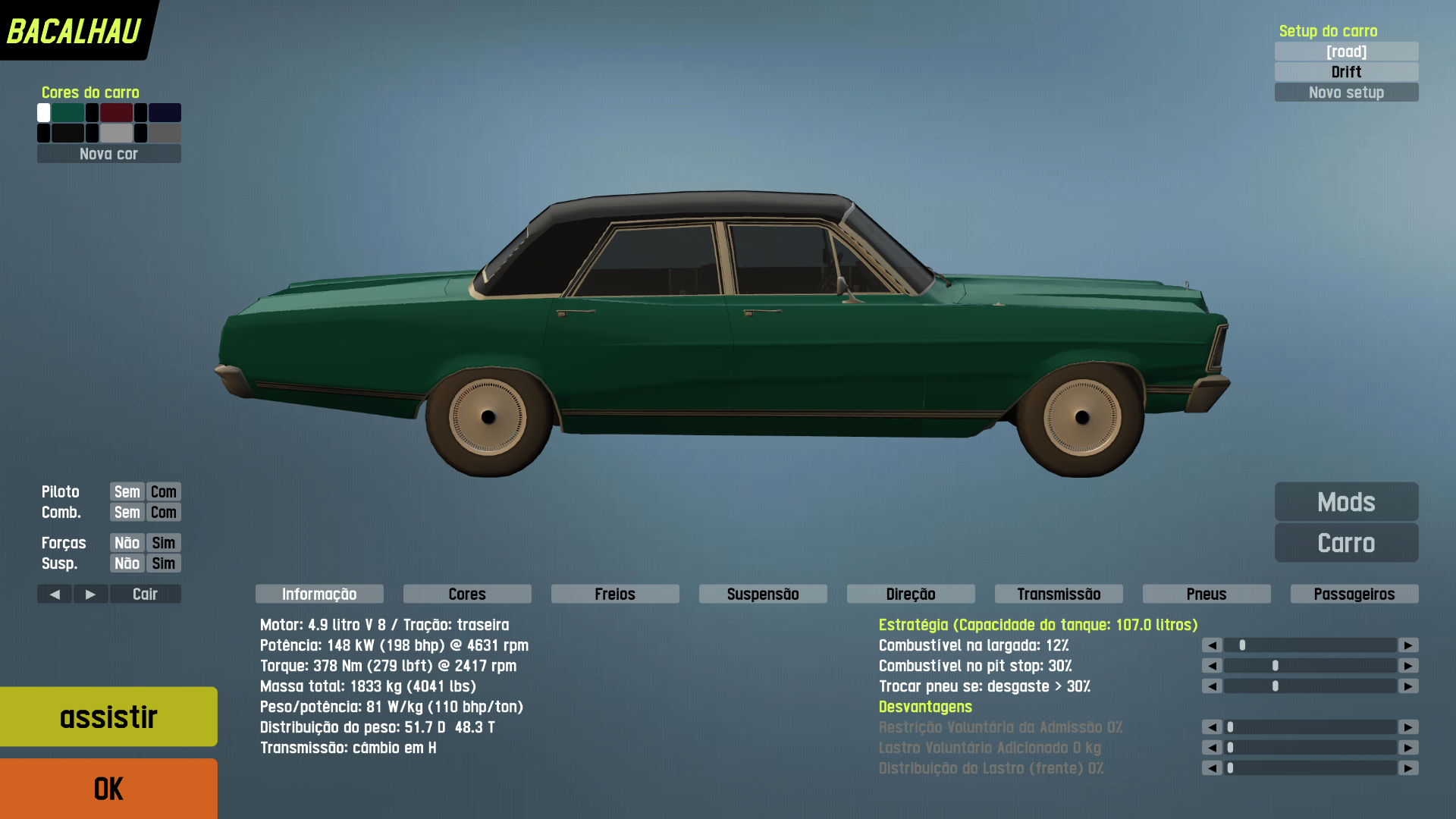Viewport: 1456px width, 819px height.
Task: Open the Transmissão tab
Action: click(1059, 594)
